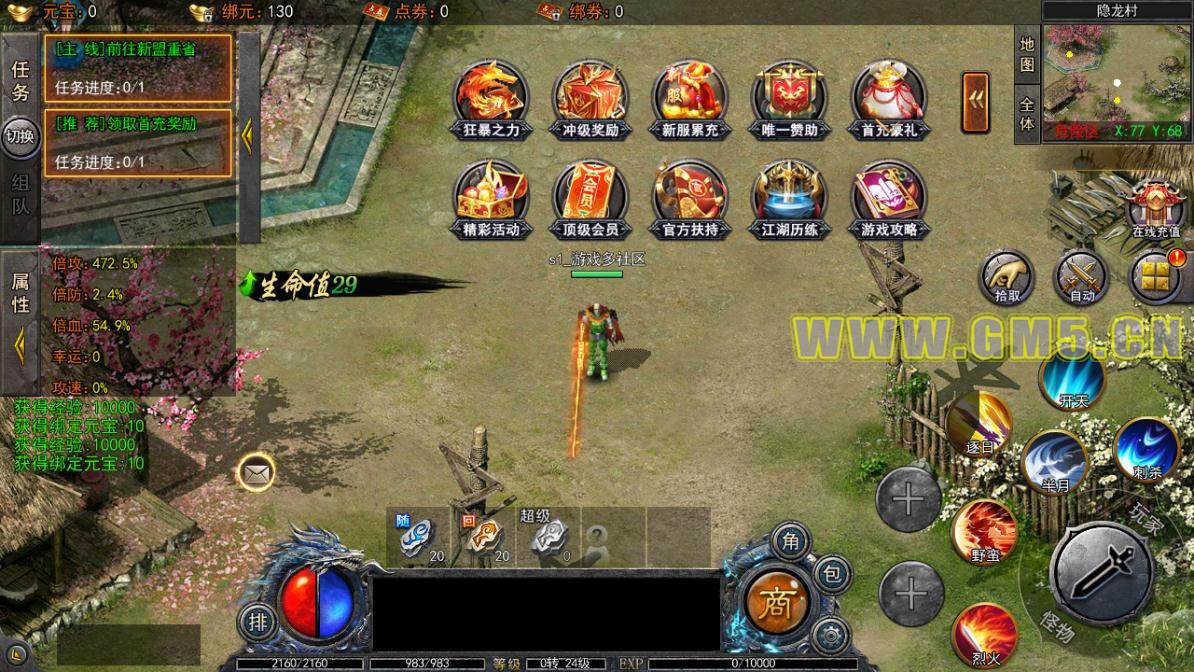Open the 在线充值 recharge icon
The height and width of the screenshot is (672, 1194).
tap(1155, 207)
